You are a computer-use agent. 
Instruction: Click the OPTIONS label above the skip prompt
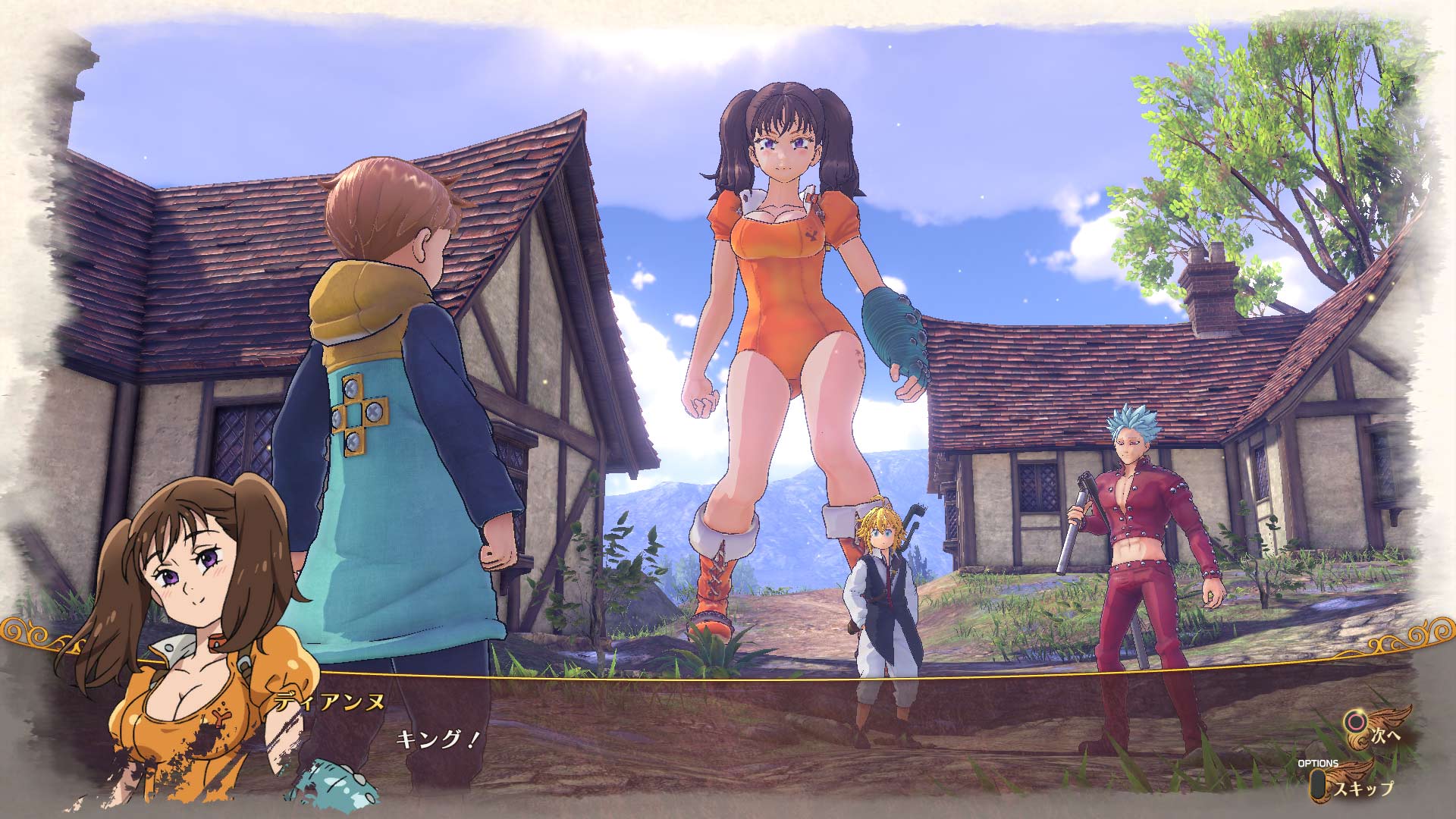[x=1318, y=764]
